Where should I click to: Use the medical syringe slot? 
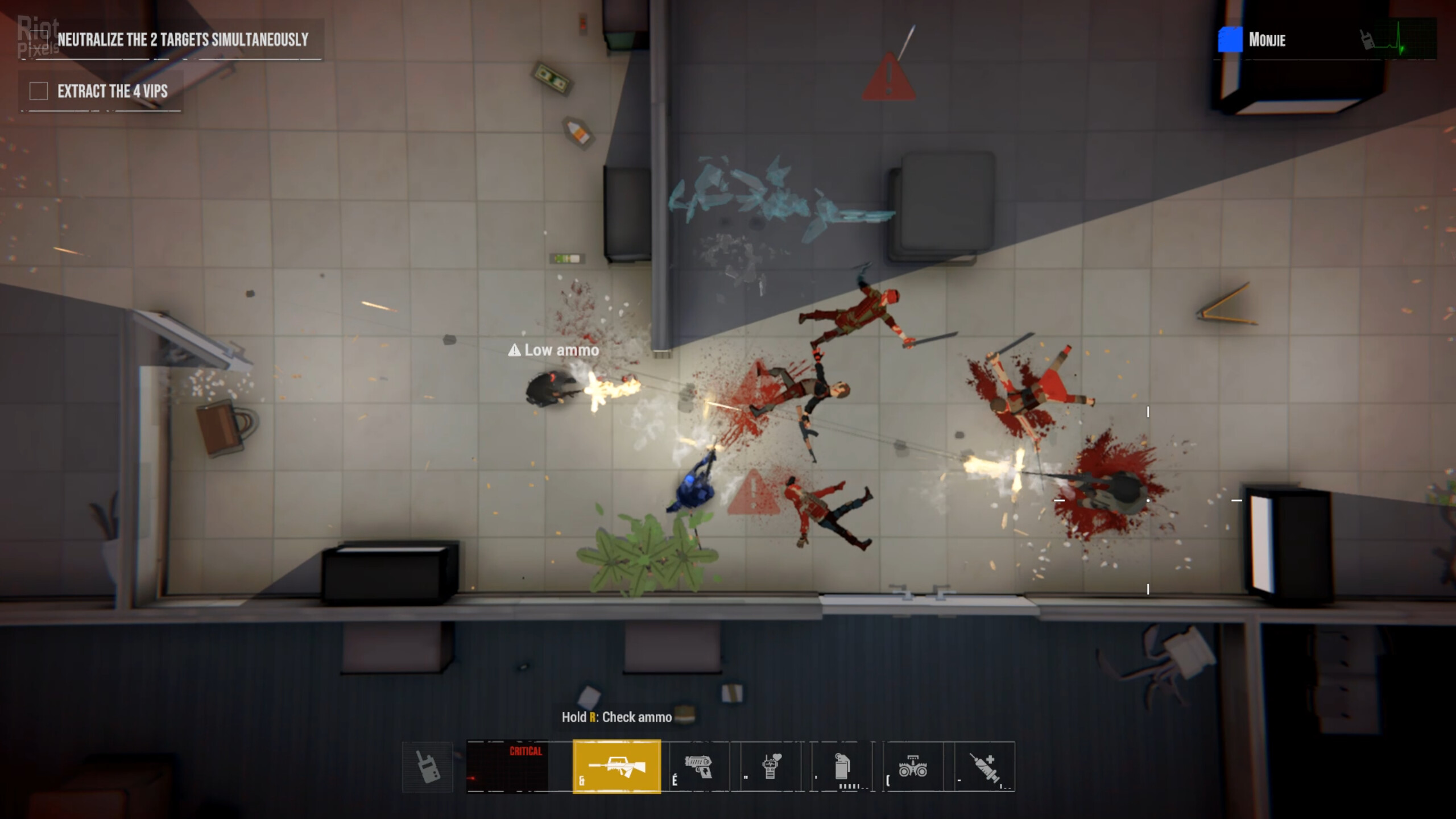pyautogui.click(x=984, y=767)
